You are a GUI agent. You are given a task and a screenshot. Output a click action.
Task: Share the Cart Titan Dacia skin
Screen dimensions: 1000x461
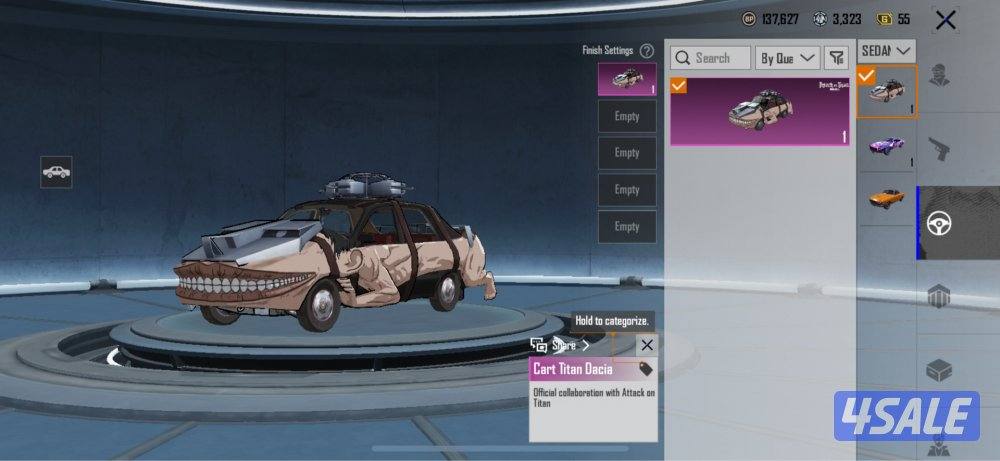click(561, 345)
